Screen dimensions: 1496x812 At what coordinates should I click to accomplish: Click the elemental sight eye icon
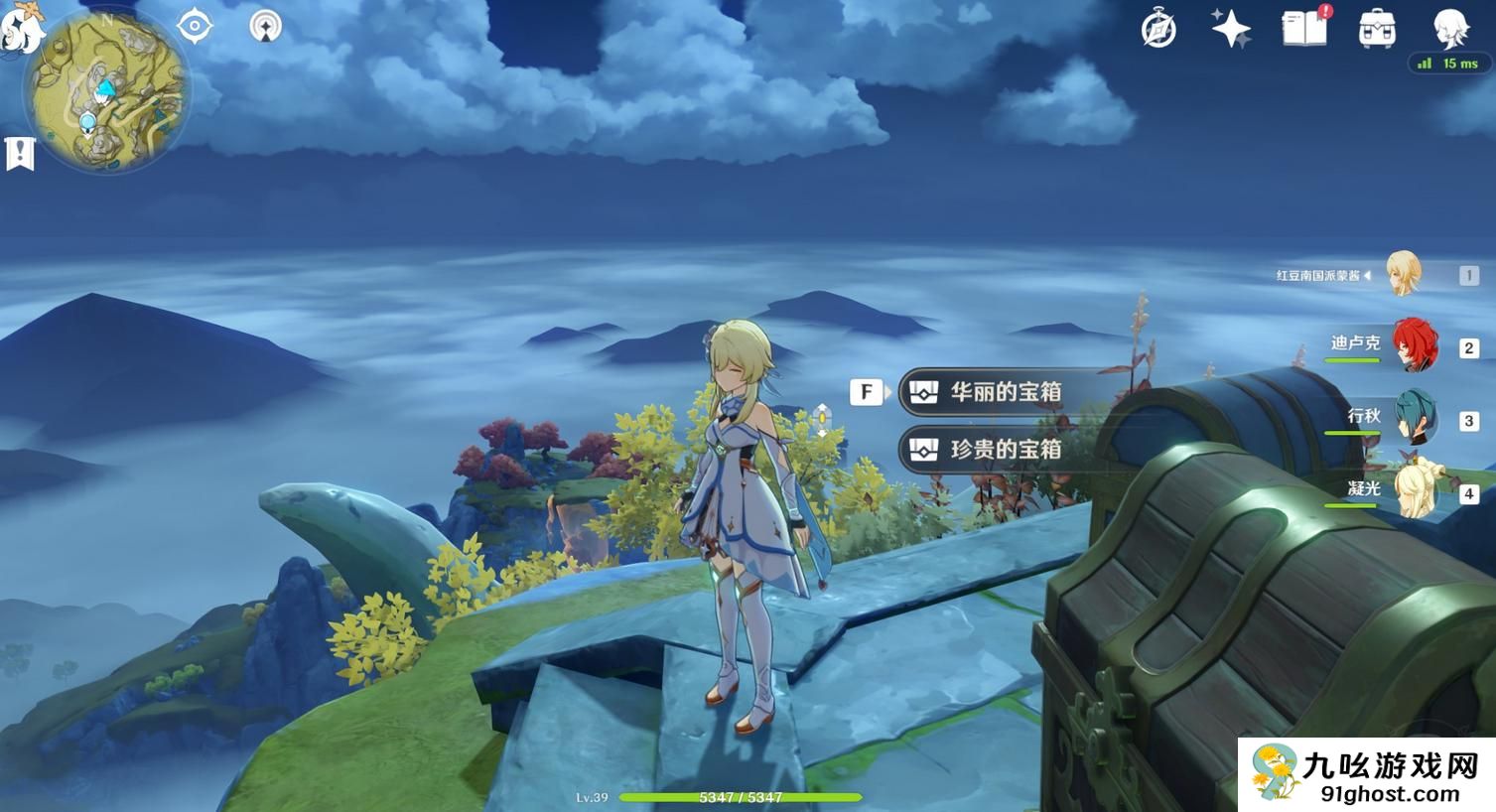point(195,27)
